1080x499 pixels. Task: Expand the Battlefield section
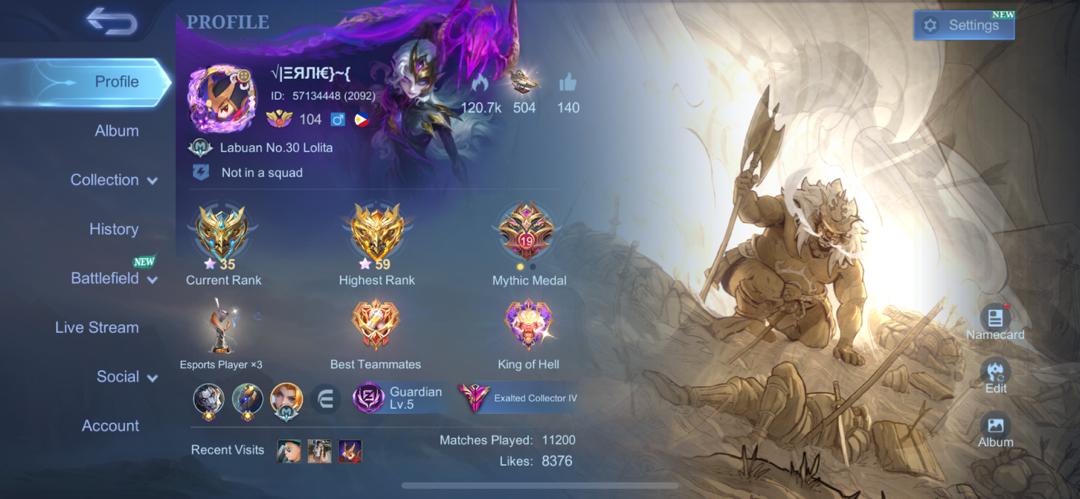pyautogui.click(x=113, y=278)
